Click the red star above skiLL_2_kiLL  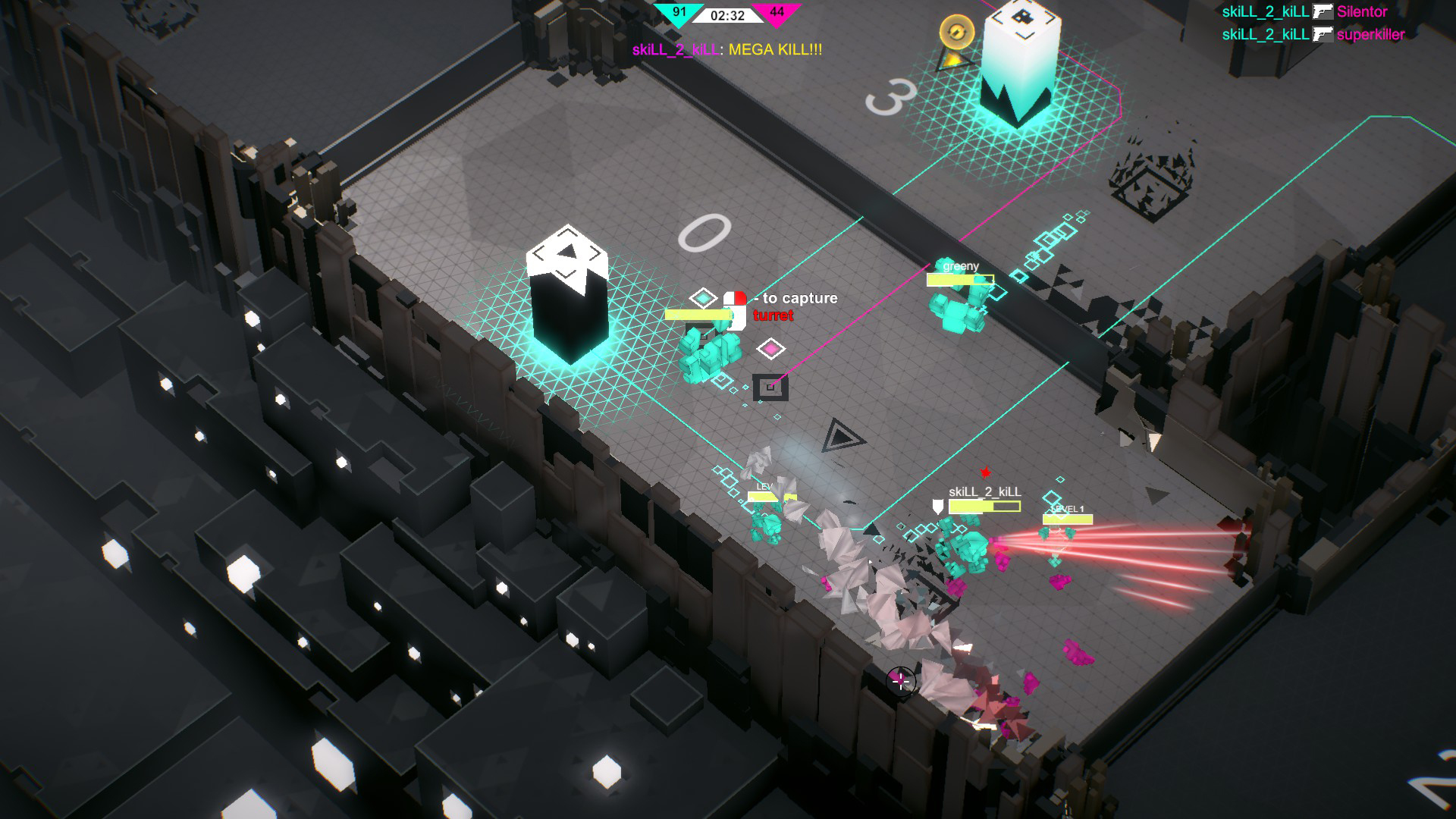coord(986,472)
